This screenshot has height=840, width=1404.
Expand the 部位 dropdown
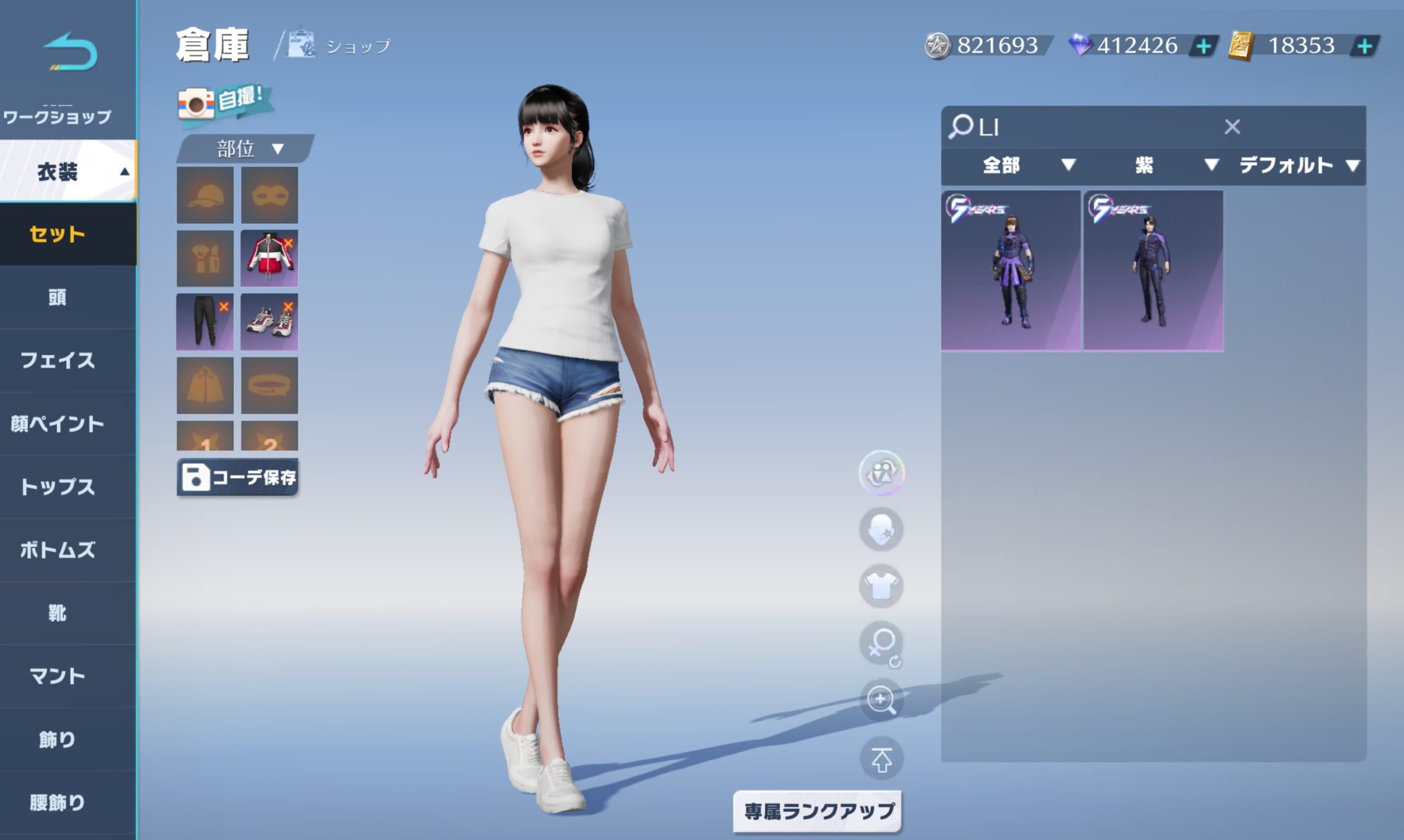pos(247,149)
